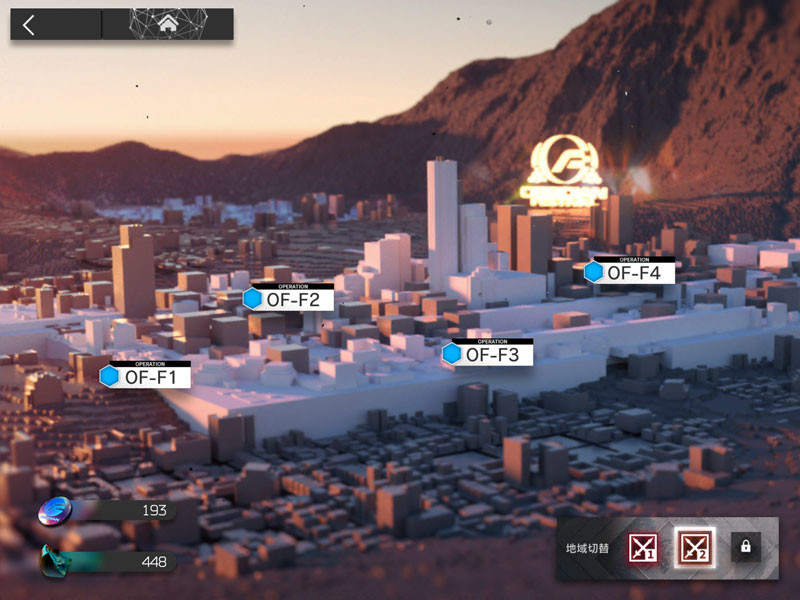Go back using the arrow button
800x600 pixels.
29,25
